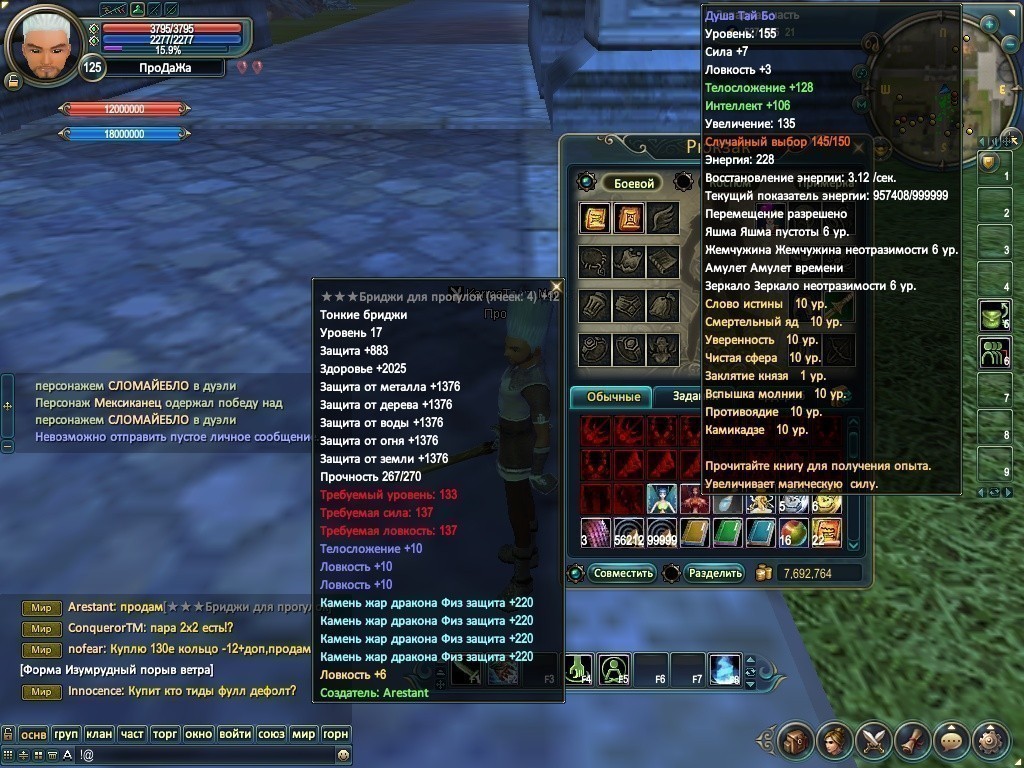Close the breeches item tooltip window
1024x768 pixels.
point(556,287)
